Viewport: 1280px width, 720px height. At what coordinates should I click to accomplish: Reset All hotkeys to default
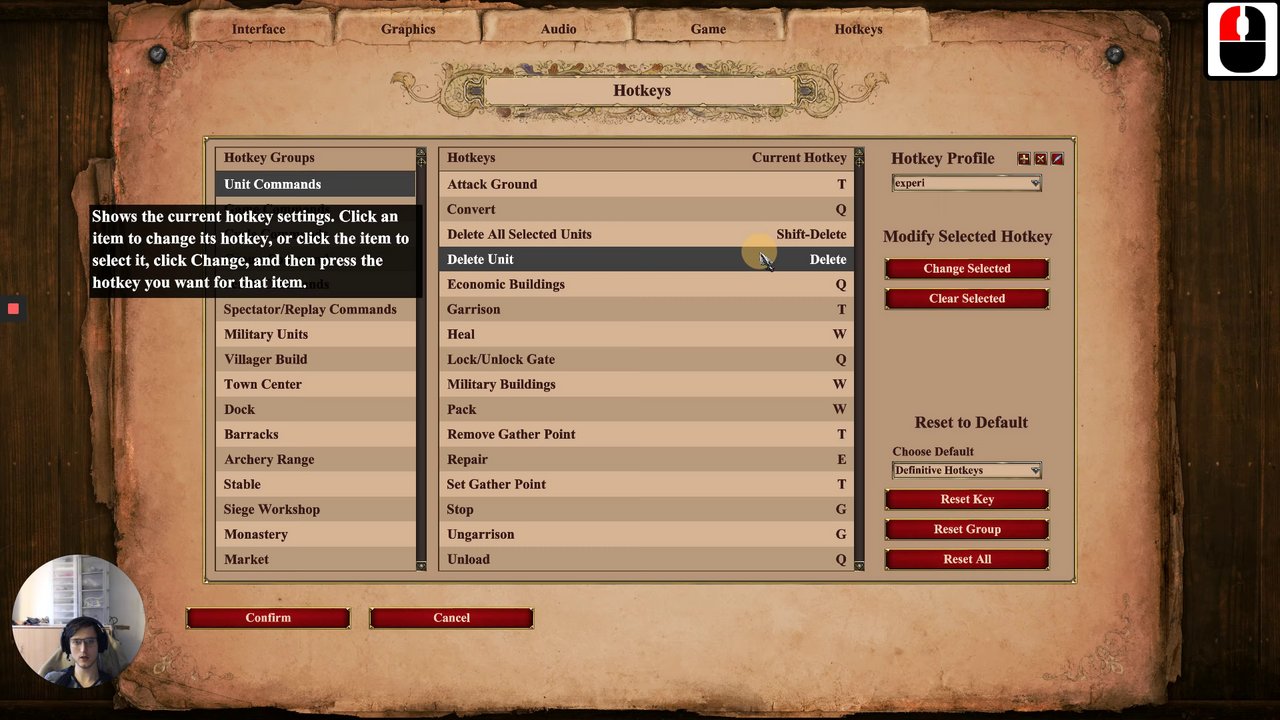(x=966, y=559)
